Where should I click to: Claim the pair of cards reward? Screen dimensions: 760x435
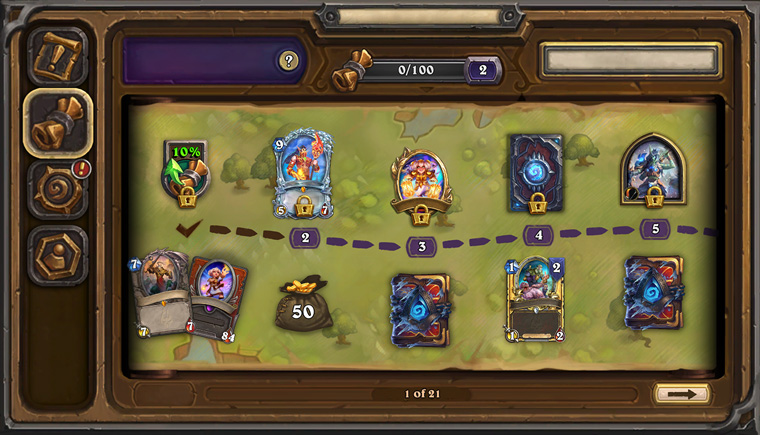point(188,296)
